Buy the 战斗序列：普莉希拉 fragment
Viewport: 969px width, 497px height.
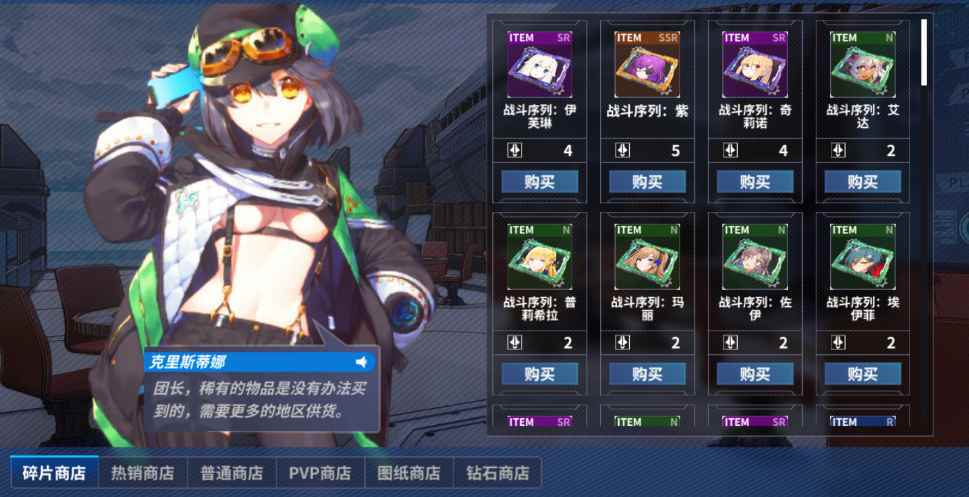tap(540, 374)
